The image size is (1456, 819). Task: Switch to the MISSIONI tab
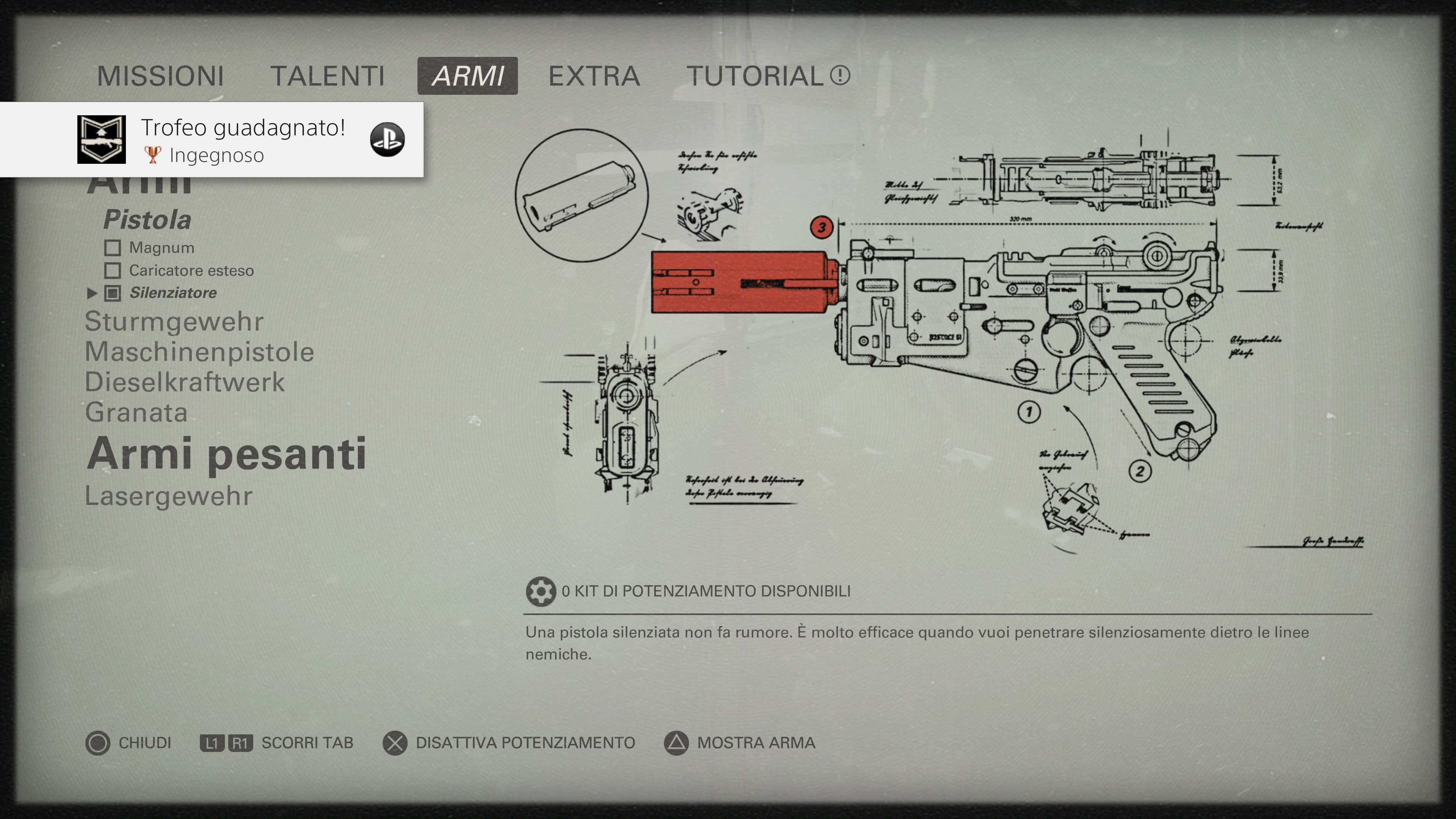tap(160, 76)
